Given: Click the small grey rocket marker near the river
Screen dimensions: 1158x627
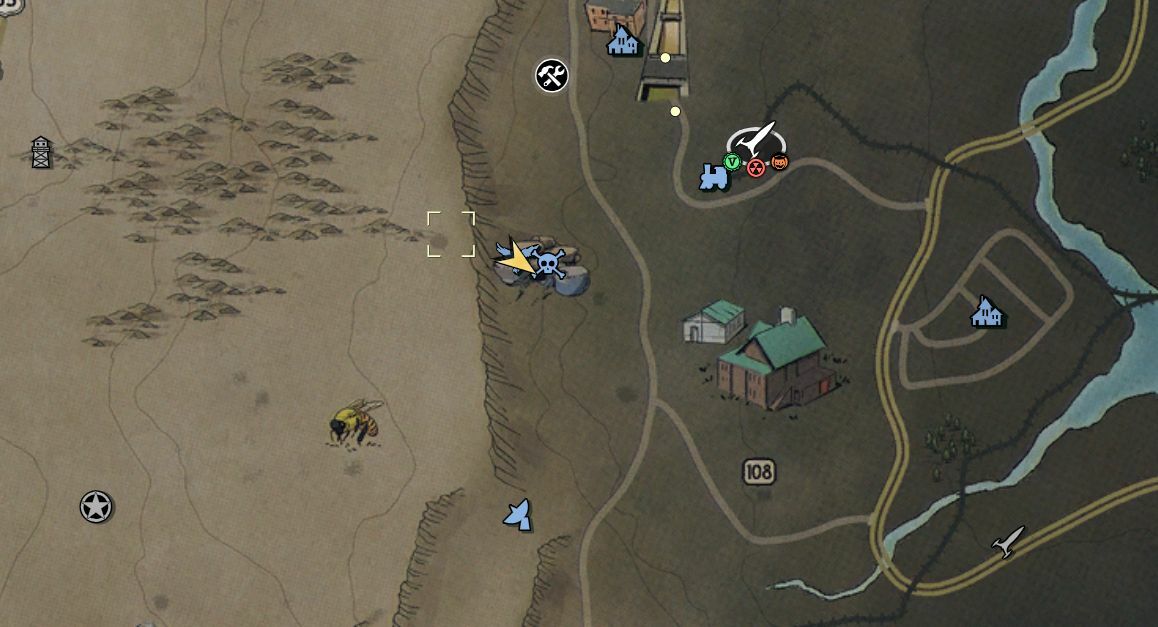Looking at the screenshot, I should coord(1008,541).
